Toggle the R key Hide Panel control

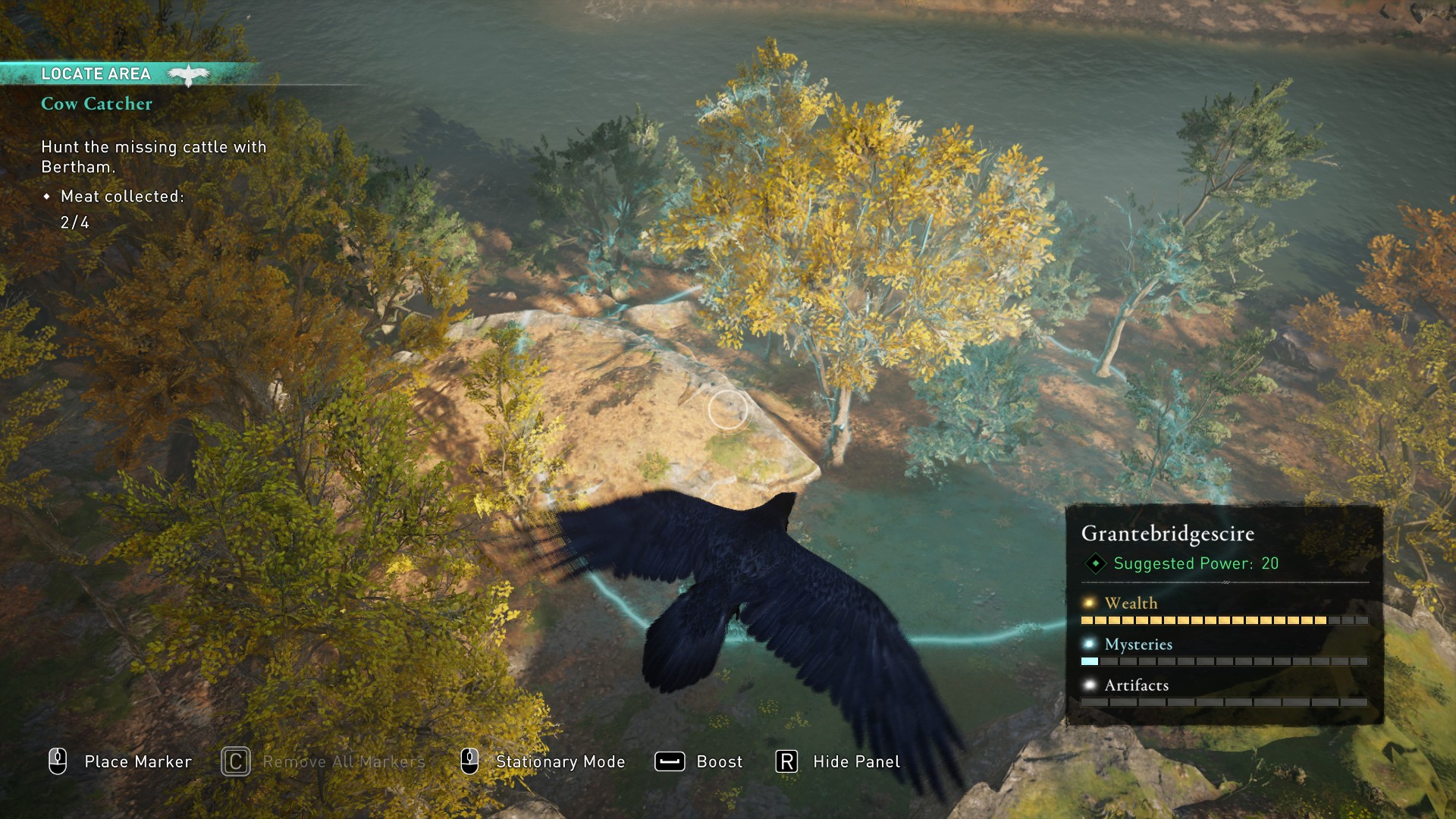786,761
